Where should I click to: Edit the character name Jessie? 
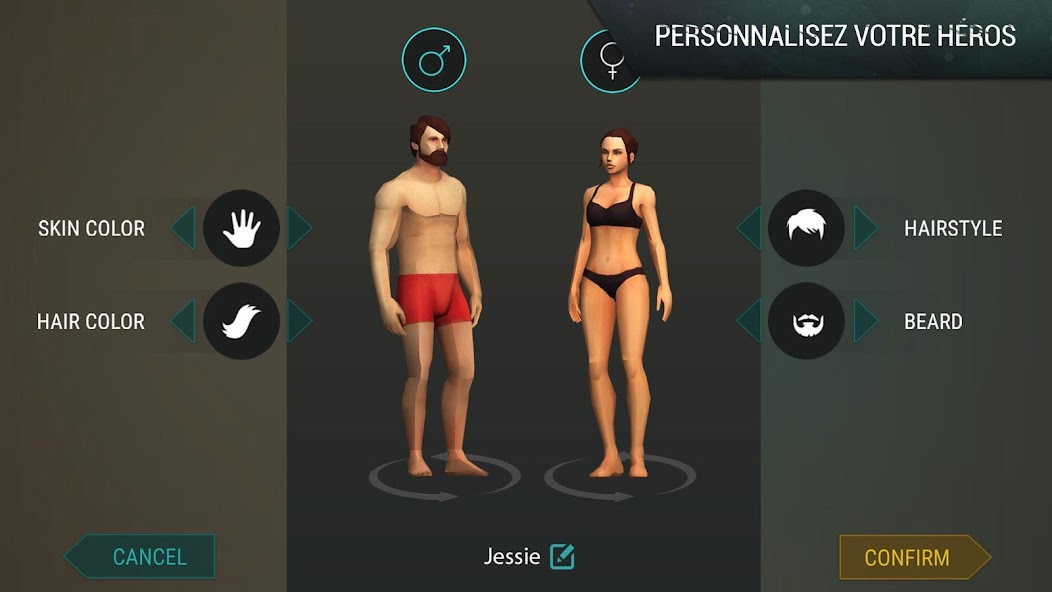562,556
